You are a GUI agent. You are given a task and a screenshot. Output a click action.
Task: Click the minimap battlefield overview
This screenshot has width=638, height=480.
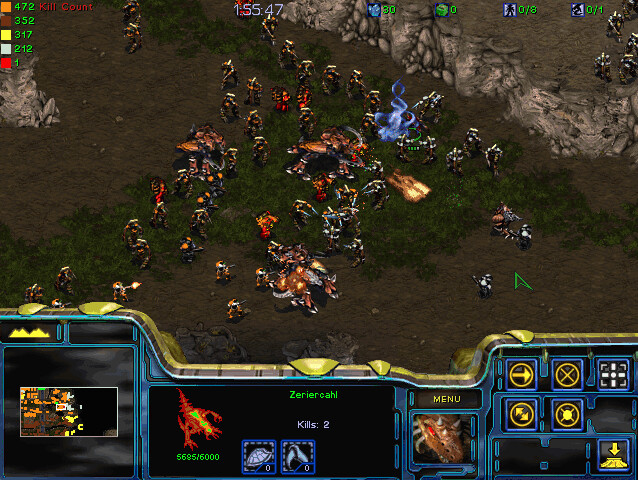click(x=68, y=412)
